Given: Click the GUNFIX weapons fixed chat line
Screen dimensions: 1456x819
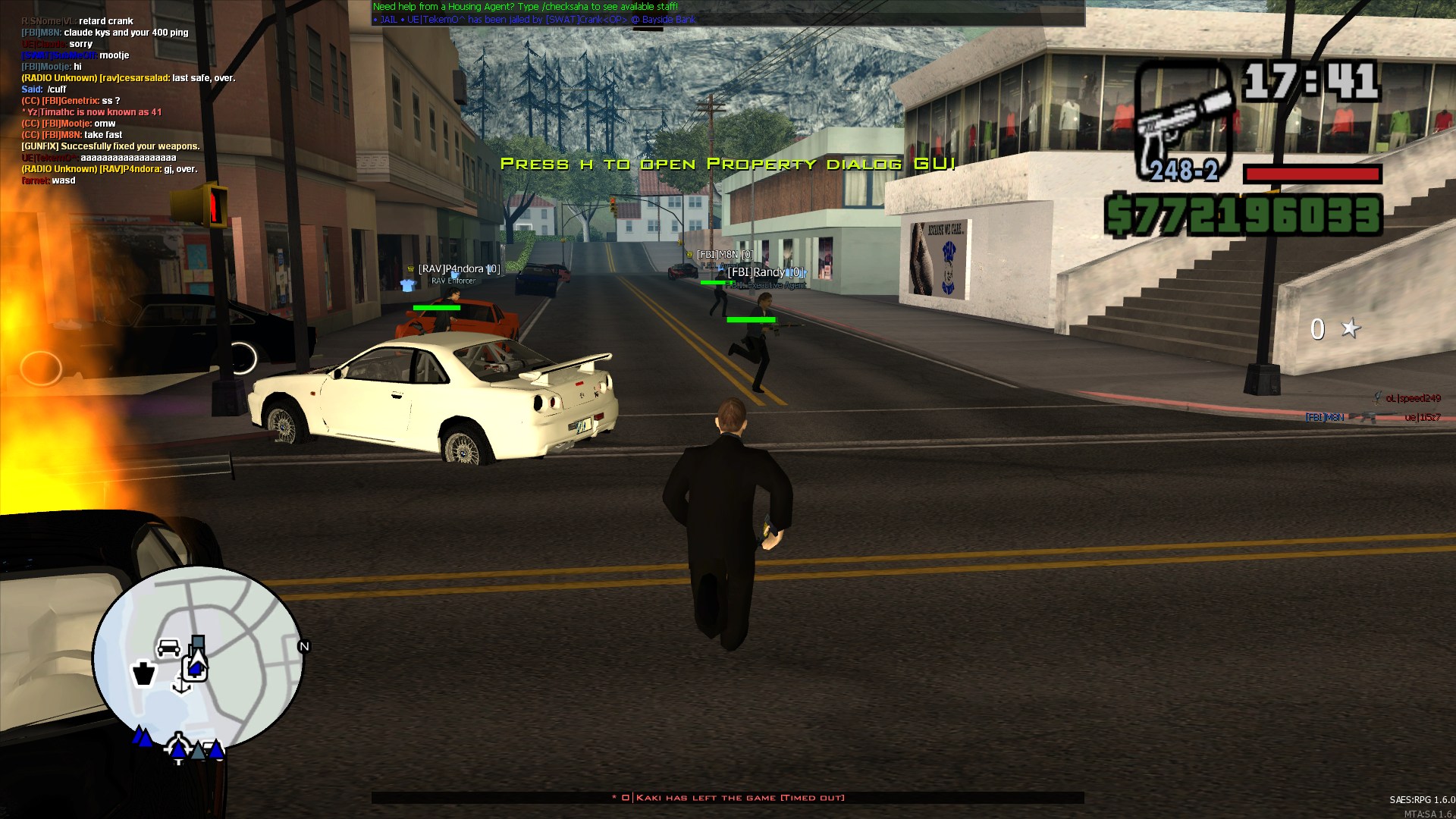Looking at the screenshot, I should [x=111, y=146].
